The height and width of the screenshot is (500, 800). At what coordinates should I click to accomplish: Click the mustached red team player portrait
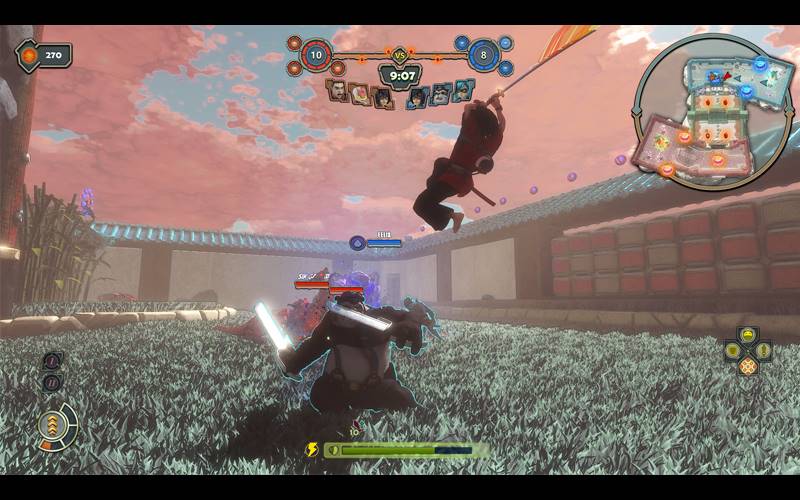(339, 93)
